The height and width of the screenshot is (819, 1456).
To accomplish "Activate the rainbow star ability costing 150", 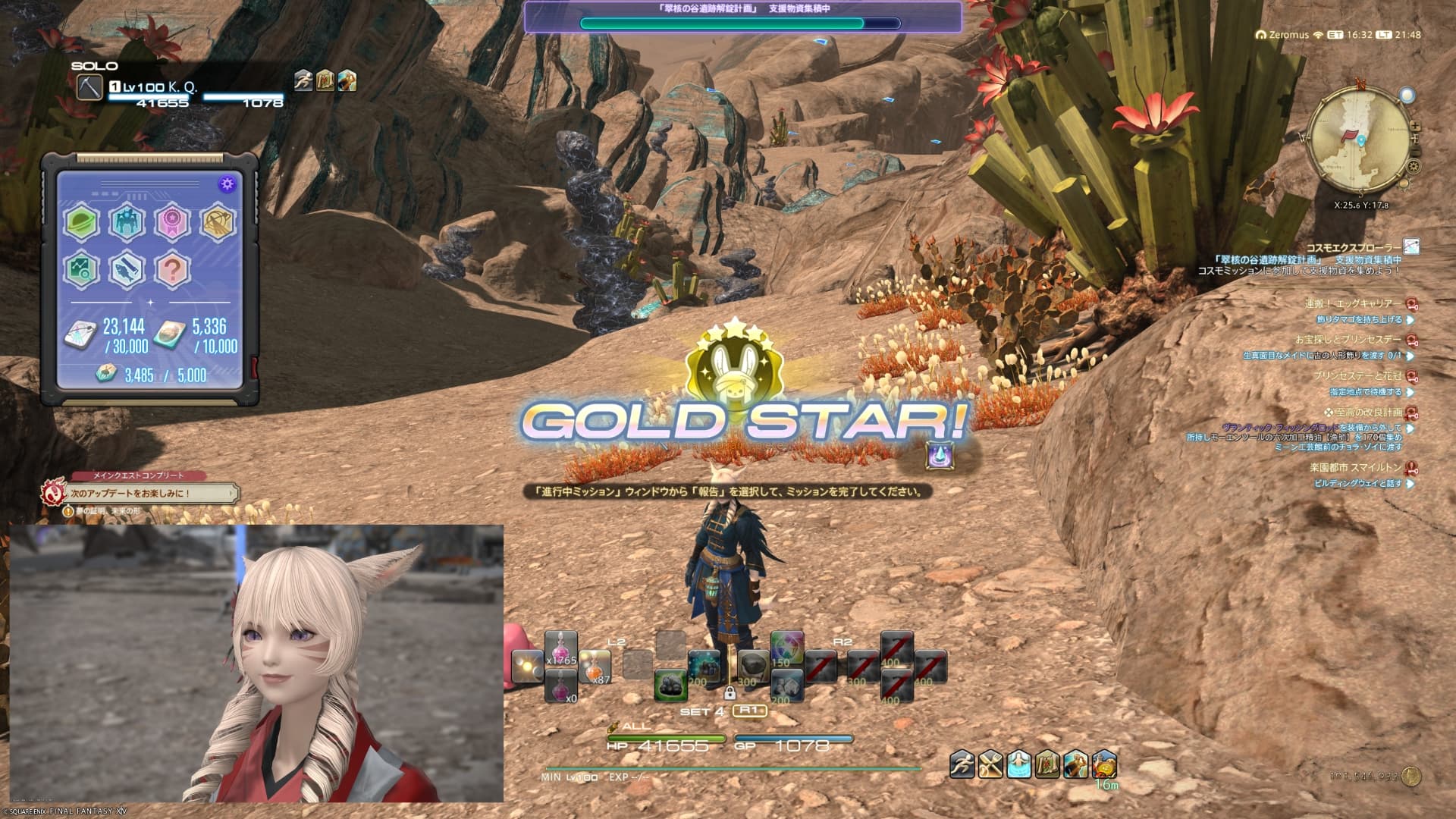I will coord(786,650).
